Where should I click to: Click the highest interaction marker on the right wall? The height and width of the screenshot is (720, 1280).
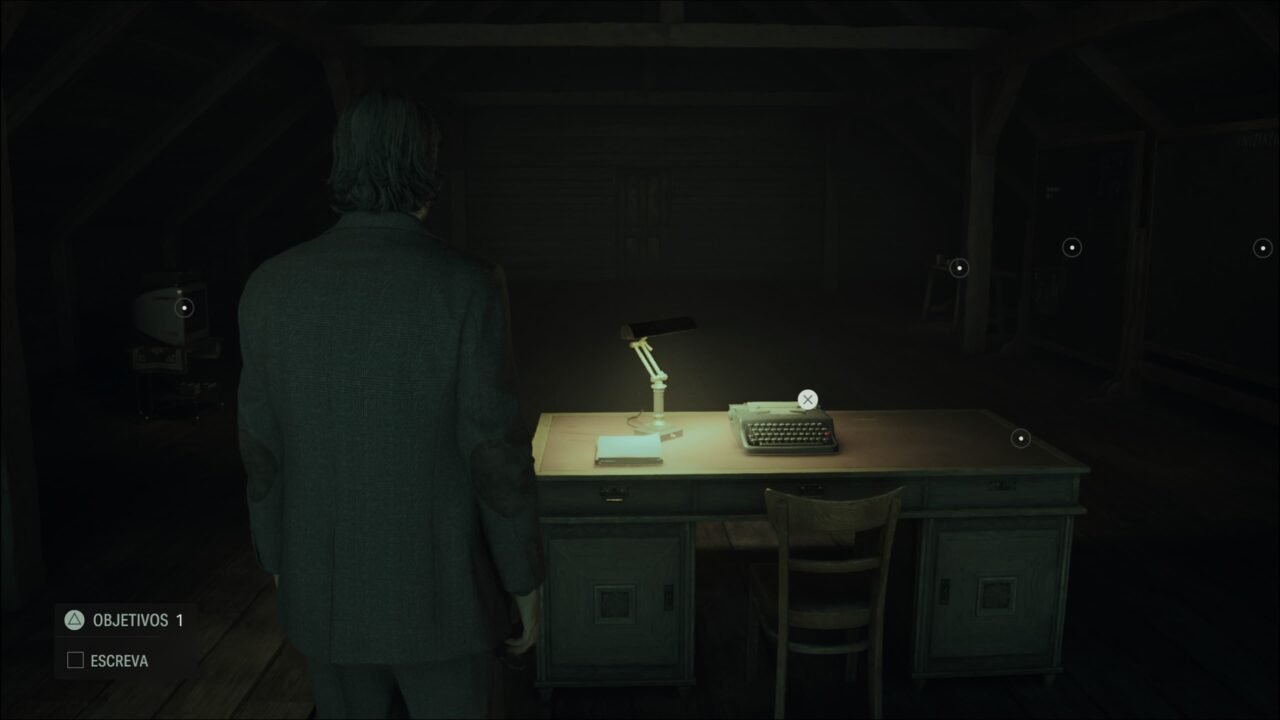1070,247
